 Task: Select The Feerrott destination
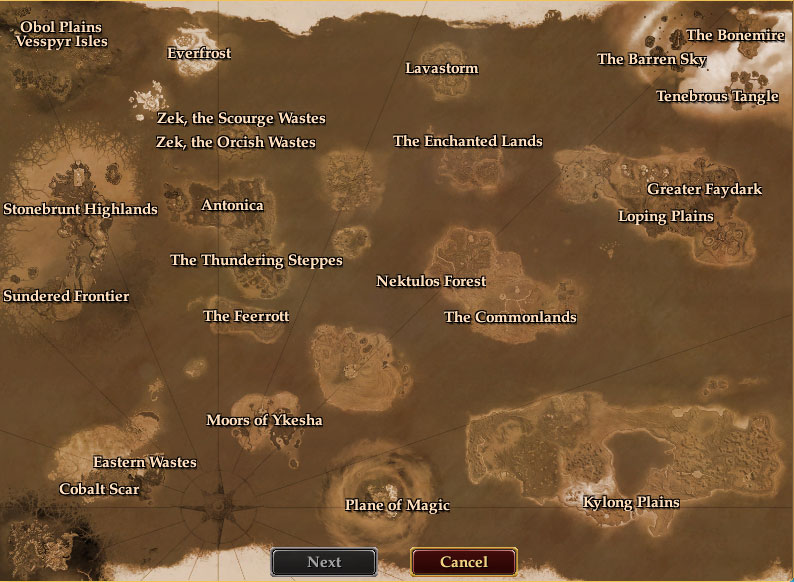pos(246,317)
